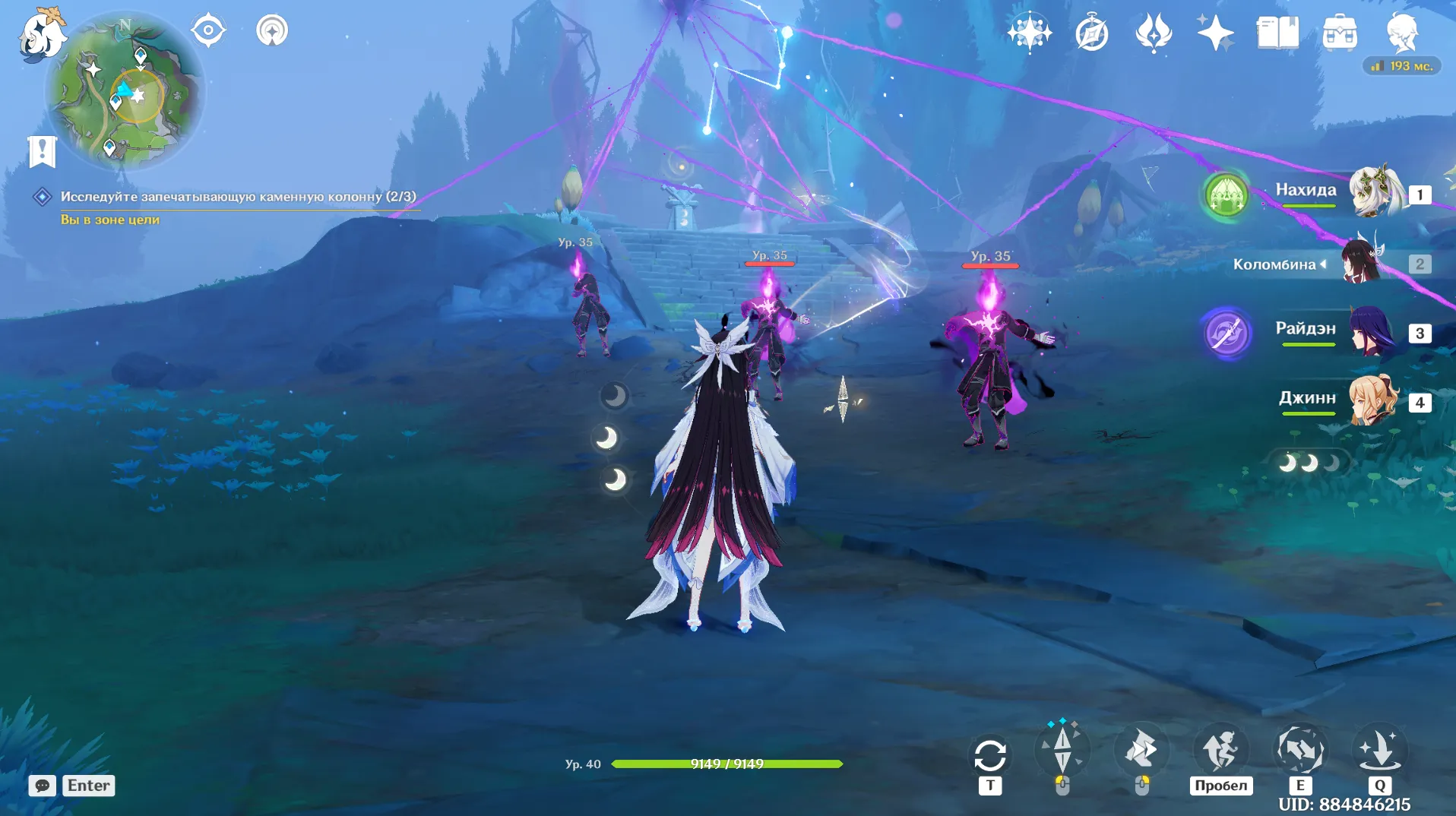
Task: Open the Adventure Handbook compass icon
Action: (x=1092, y=31)
